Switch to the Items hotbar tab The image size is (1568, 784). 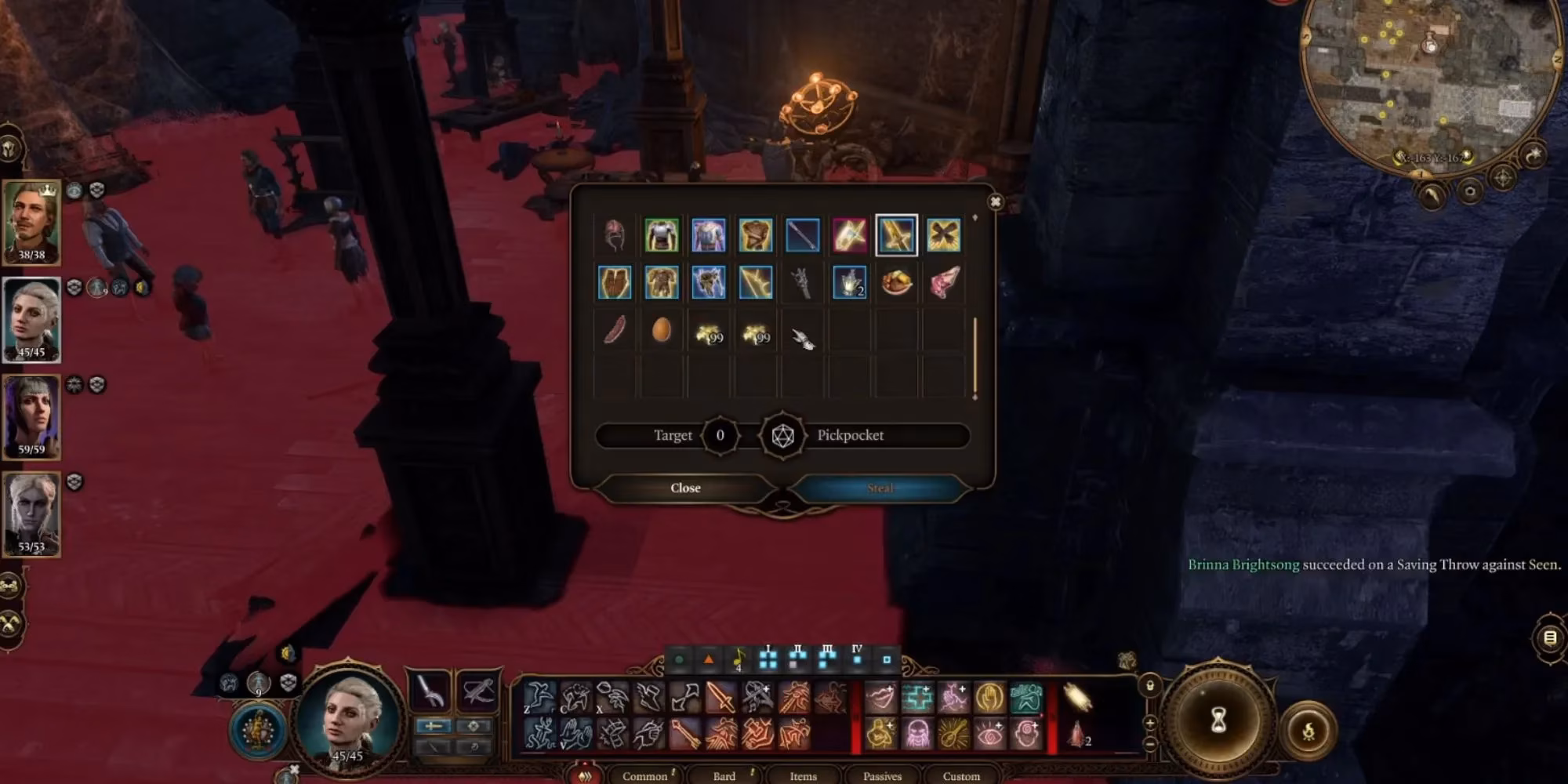tap(804, 777)
